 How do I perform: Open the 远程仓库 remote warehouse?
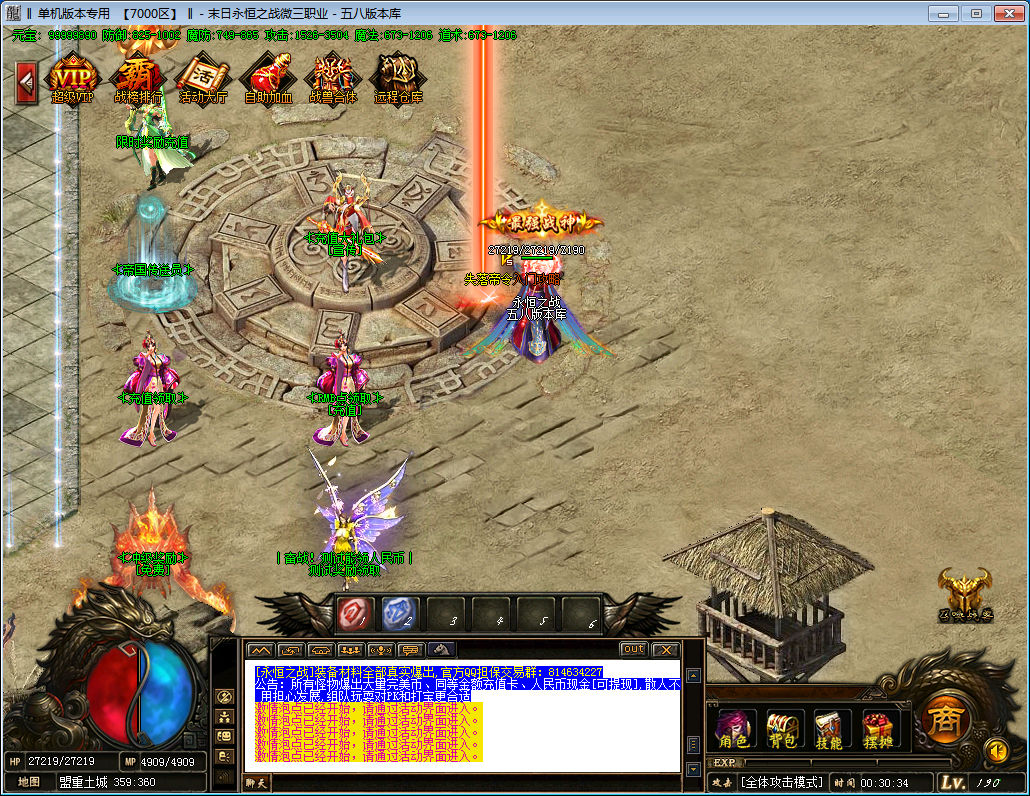click(x=398, y=78)
